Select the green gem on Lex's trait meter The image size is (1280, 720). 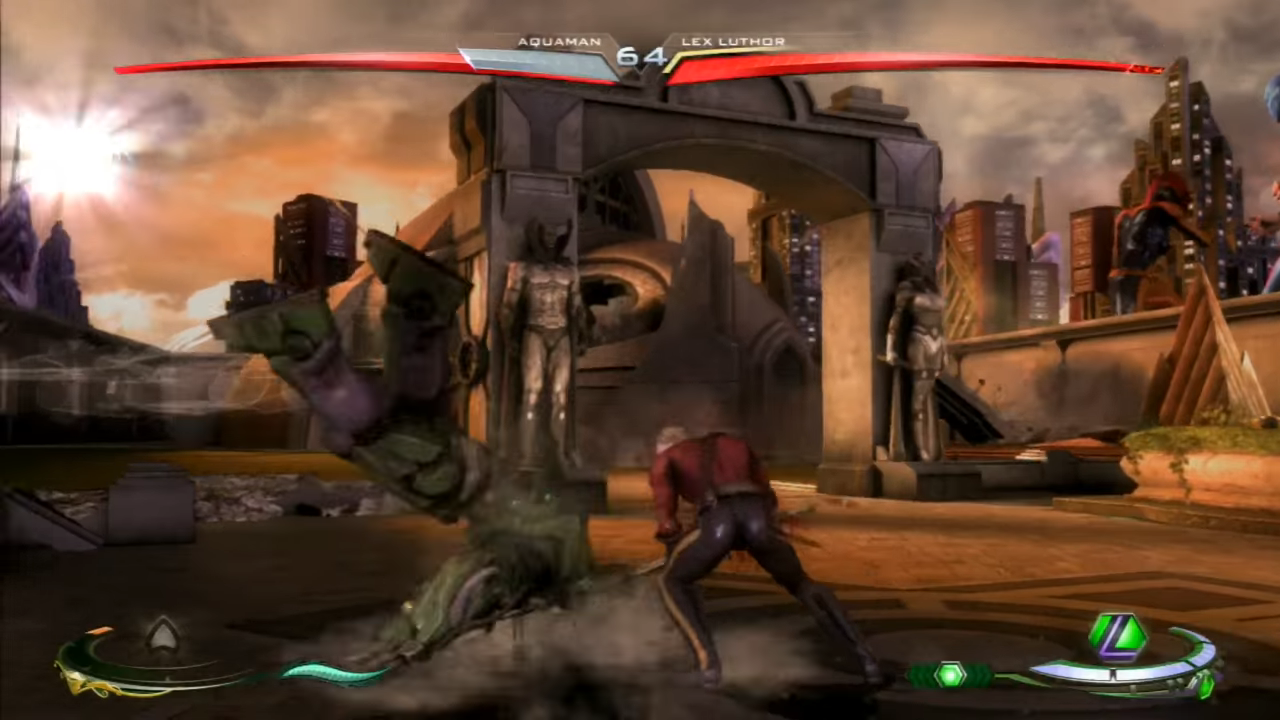[x=949, y=673]
